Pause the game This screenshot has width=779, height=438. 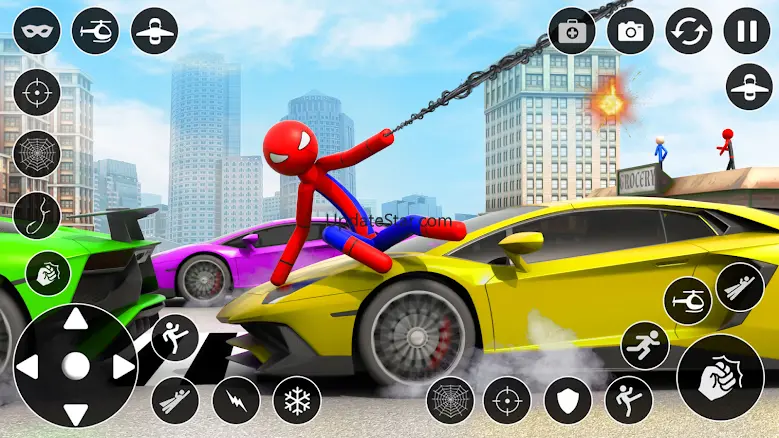point(747,31)
